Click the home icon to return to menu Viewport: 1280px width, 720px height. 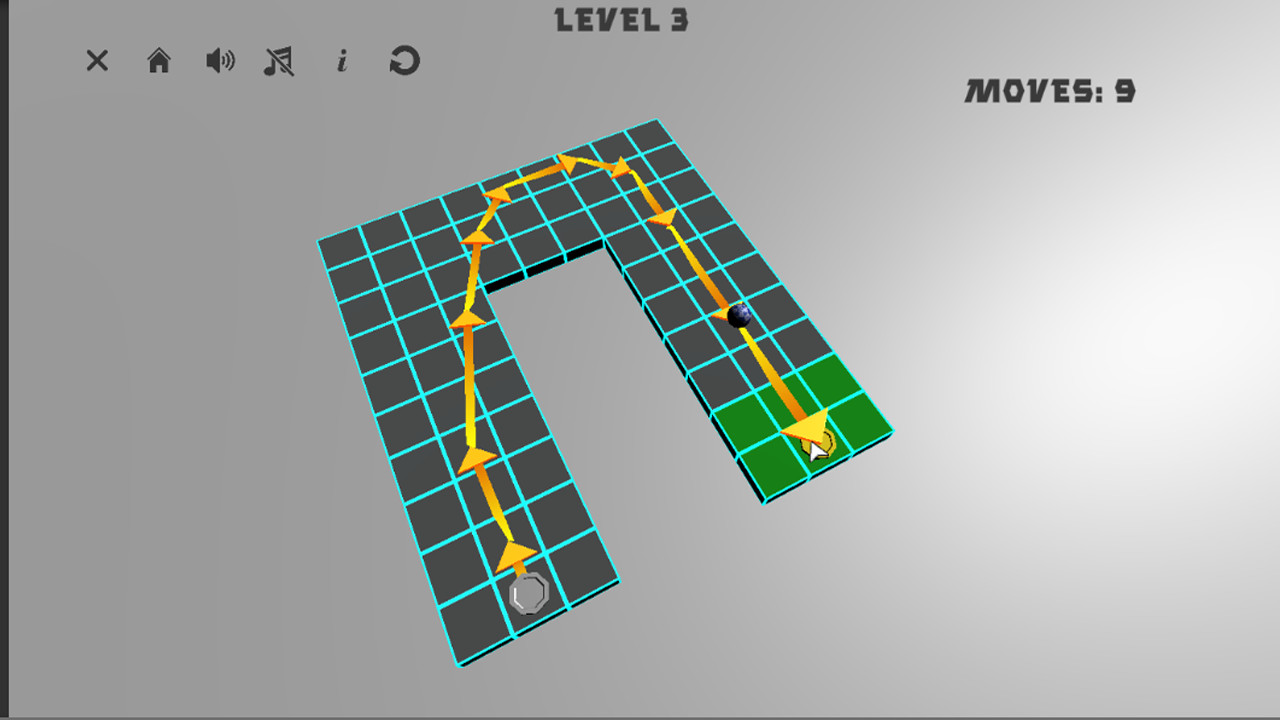pos(159,61)
